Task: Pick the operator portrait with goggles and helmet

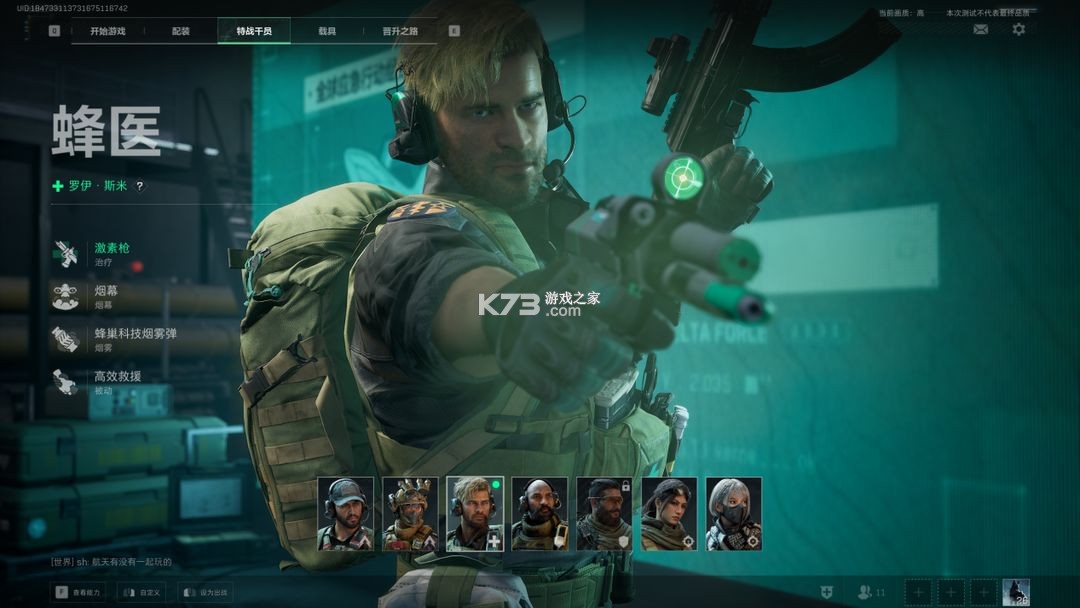Action: (x=410, y=514)
